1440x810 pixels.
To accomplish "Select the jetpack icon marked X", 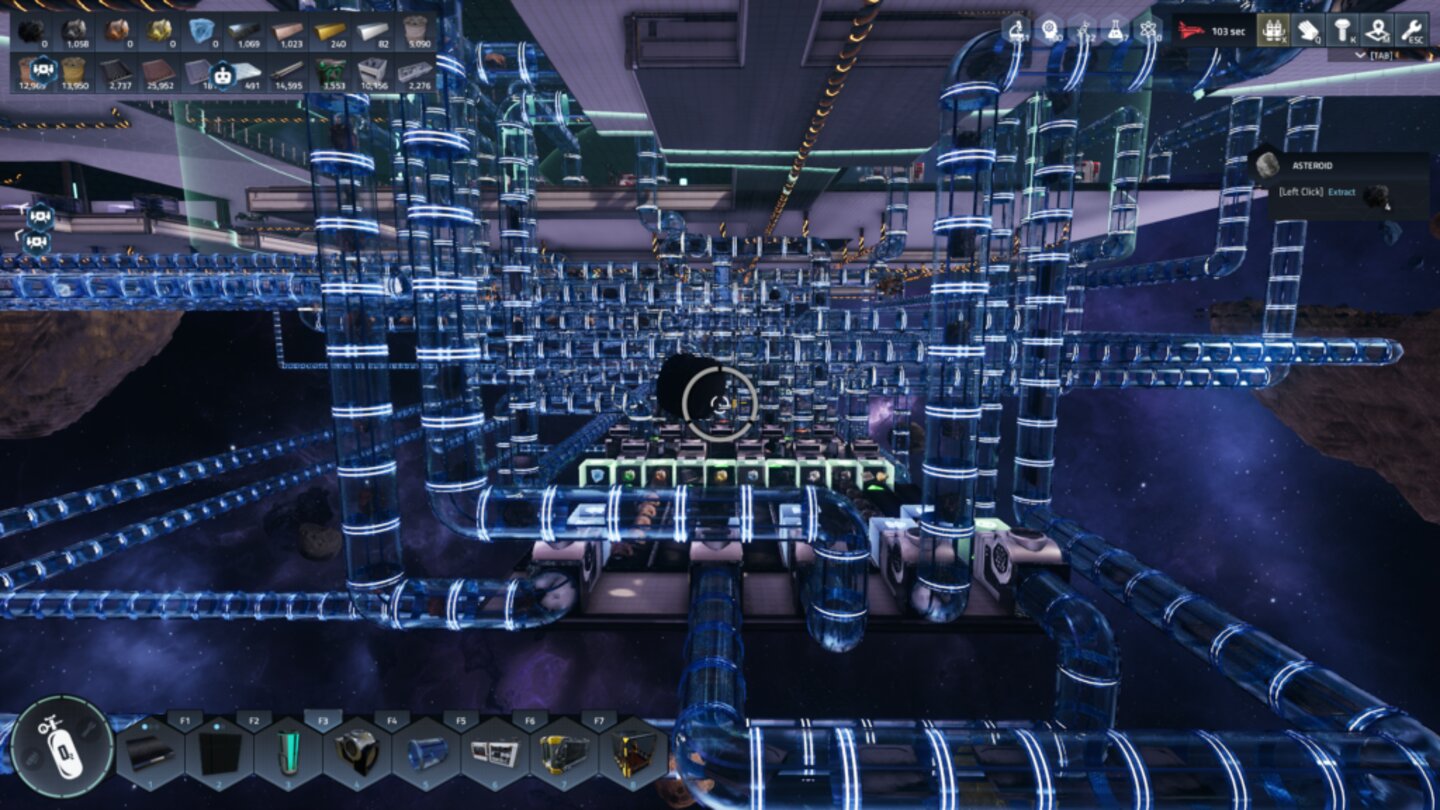I will pos(1274,31).
